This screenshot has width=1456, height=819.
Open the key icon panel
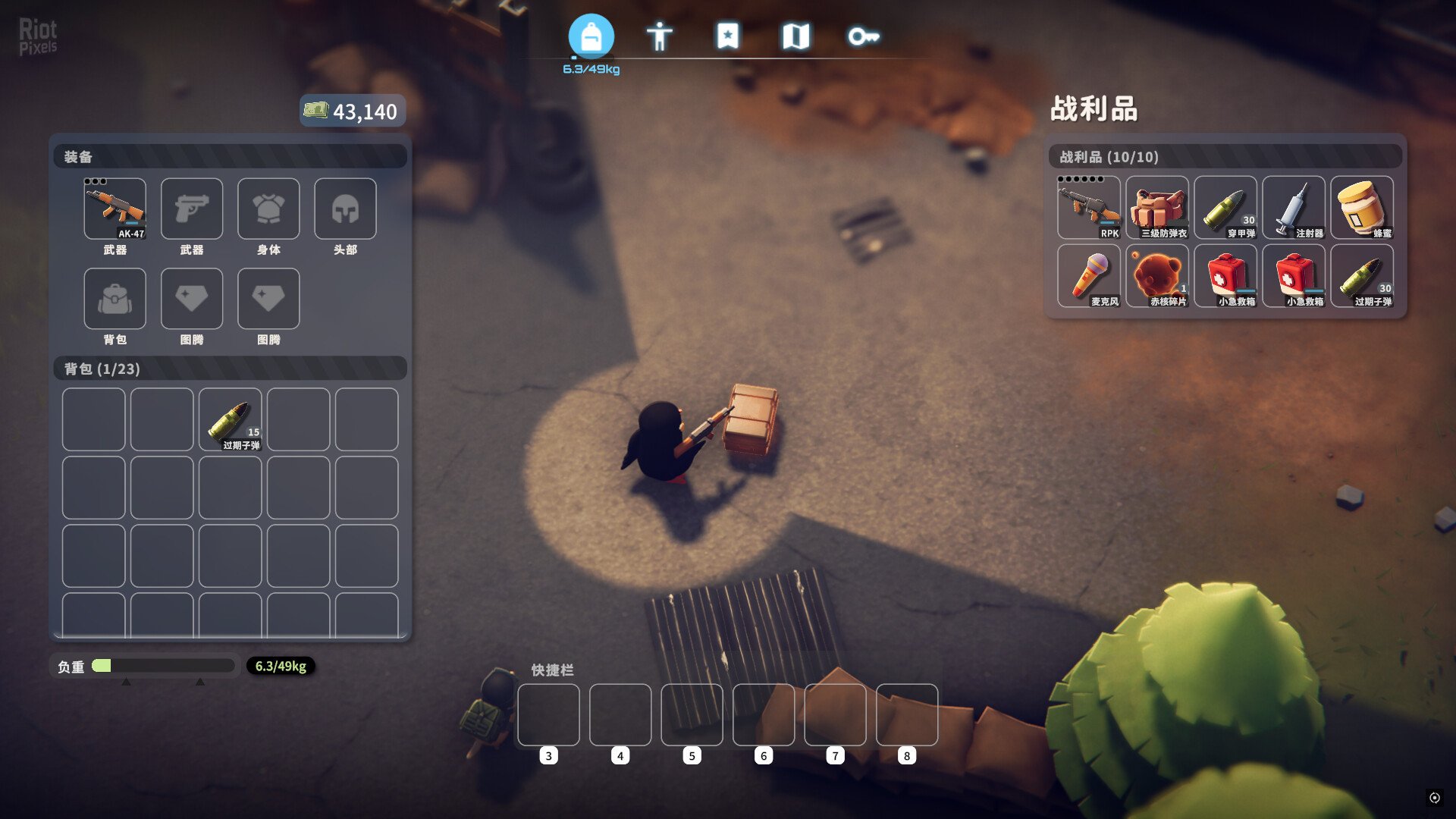864,34
